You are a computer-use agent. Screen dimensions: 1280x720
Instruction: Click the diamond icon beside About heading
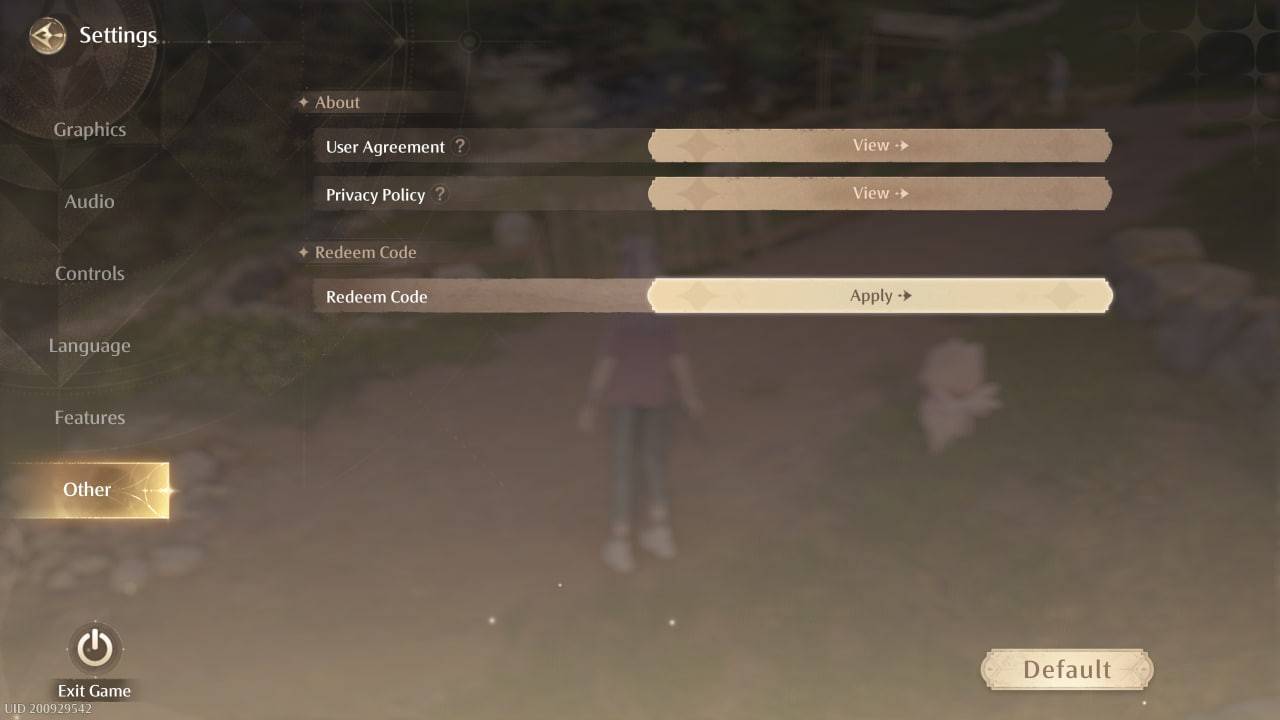pos(305,101)
